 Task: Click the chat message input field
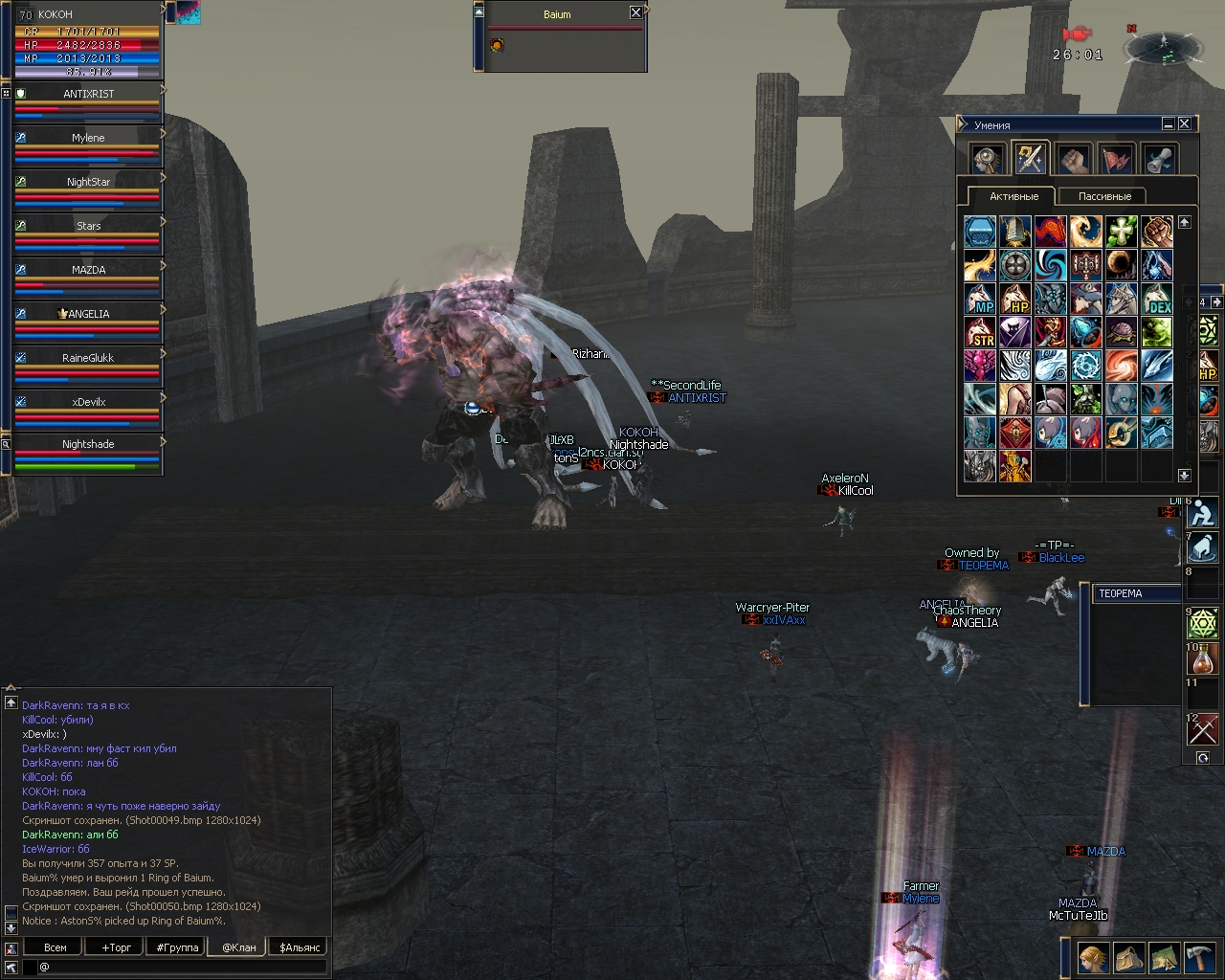182,968
